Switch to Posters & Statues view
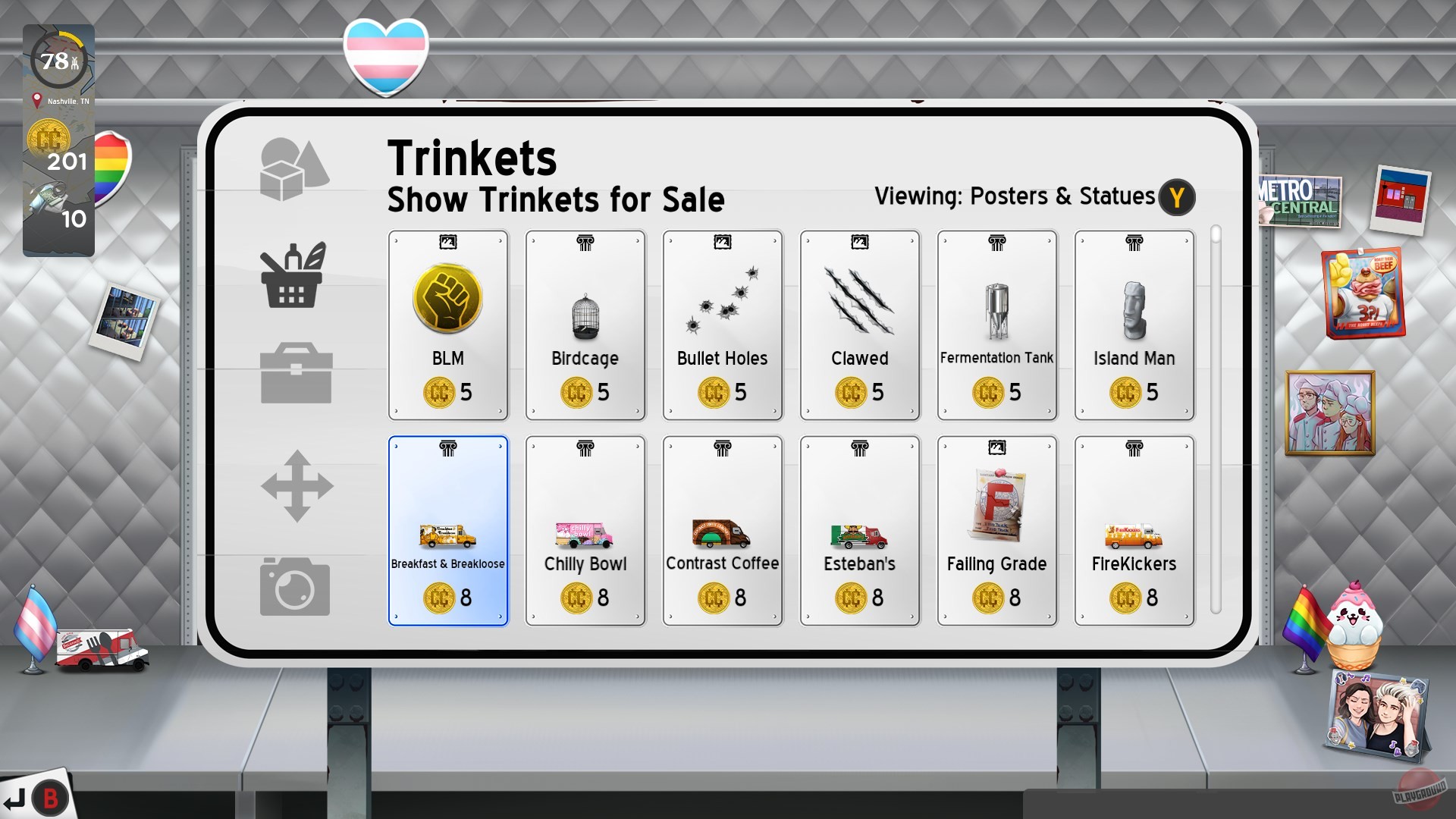The image size is (1456, 819). coord(1059,196)
